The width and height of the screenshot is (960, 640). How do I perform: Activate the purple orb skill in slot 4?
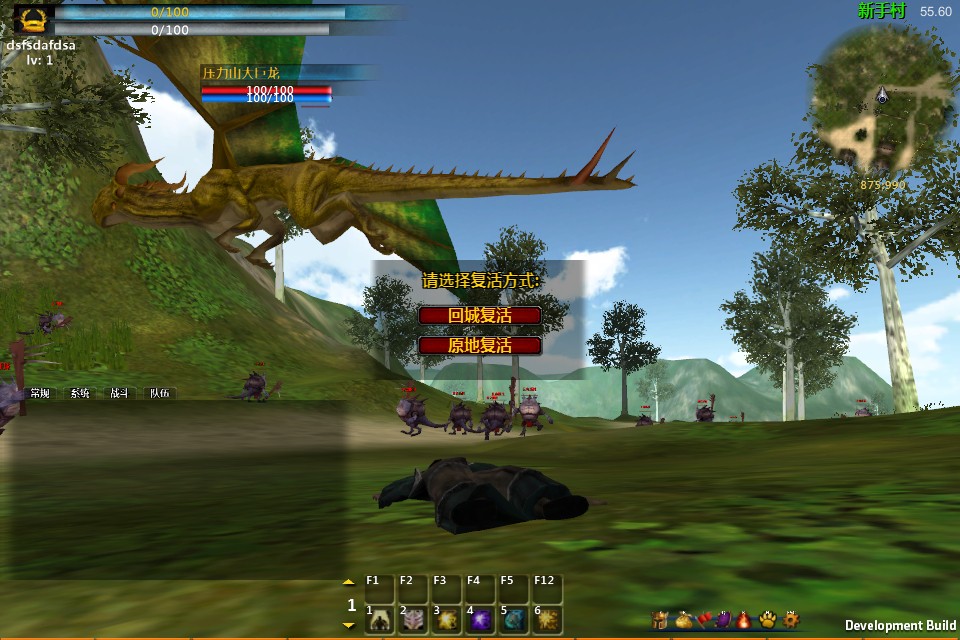click(479, 620)
